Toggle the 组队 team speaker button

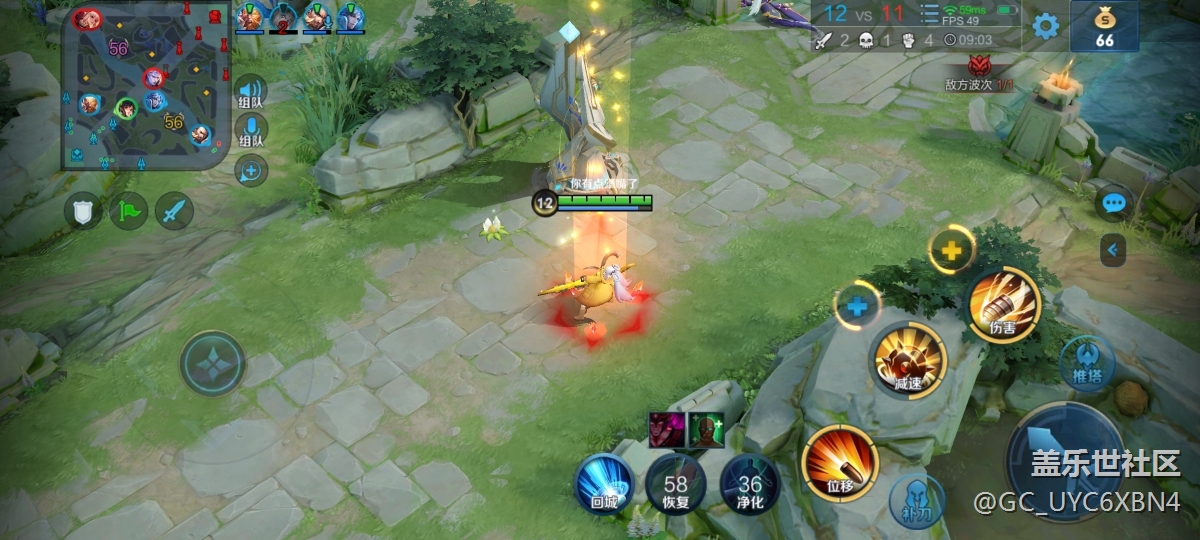(x=251, y=91)
